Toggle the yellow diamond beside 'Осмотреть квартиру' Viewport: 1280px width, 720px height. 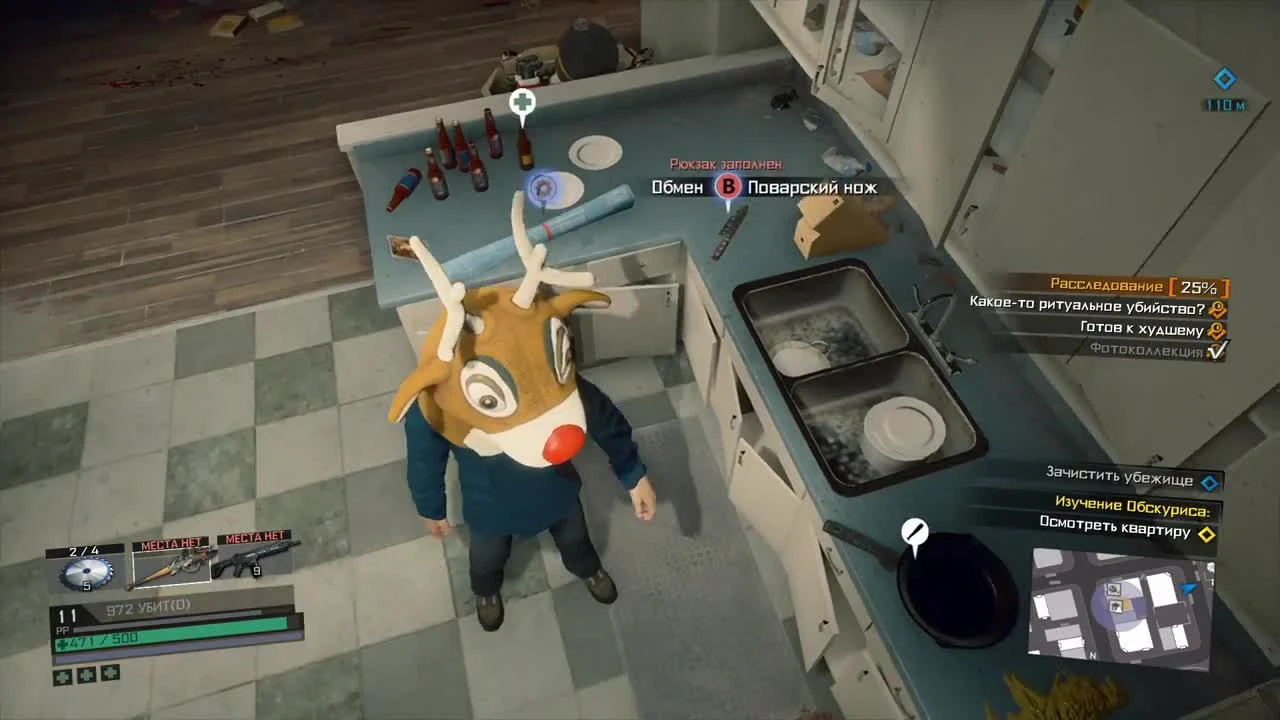[1208, 535]
